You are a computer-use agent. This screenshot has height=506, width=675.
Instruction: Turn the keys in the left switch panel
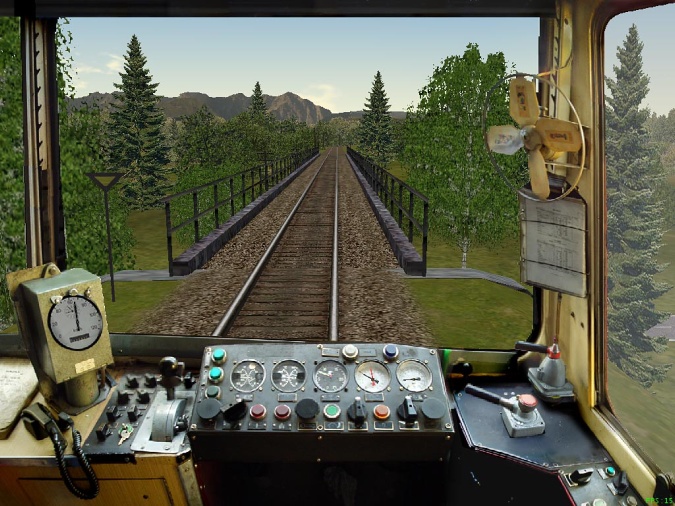point(124,433)
